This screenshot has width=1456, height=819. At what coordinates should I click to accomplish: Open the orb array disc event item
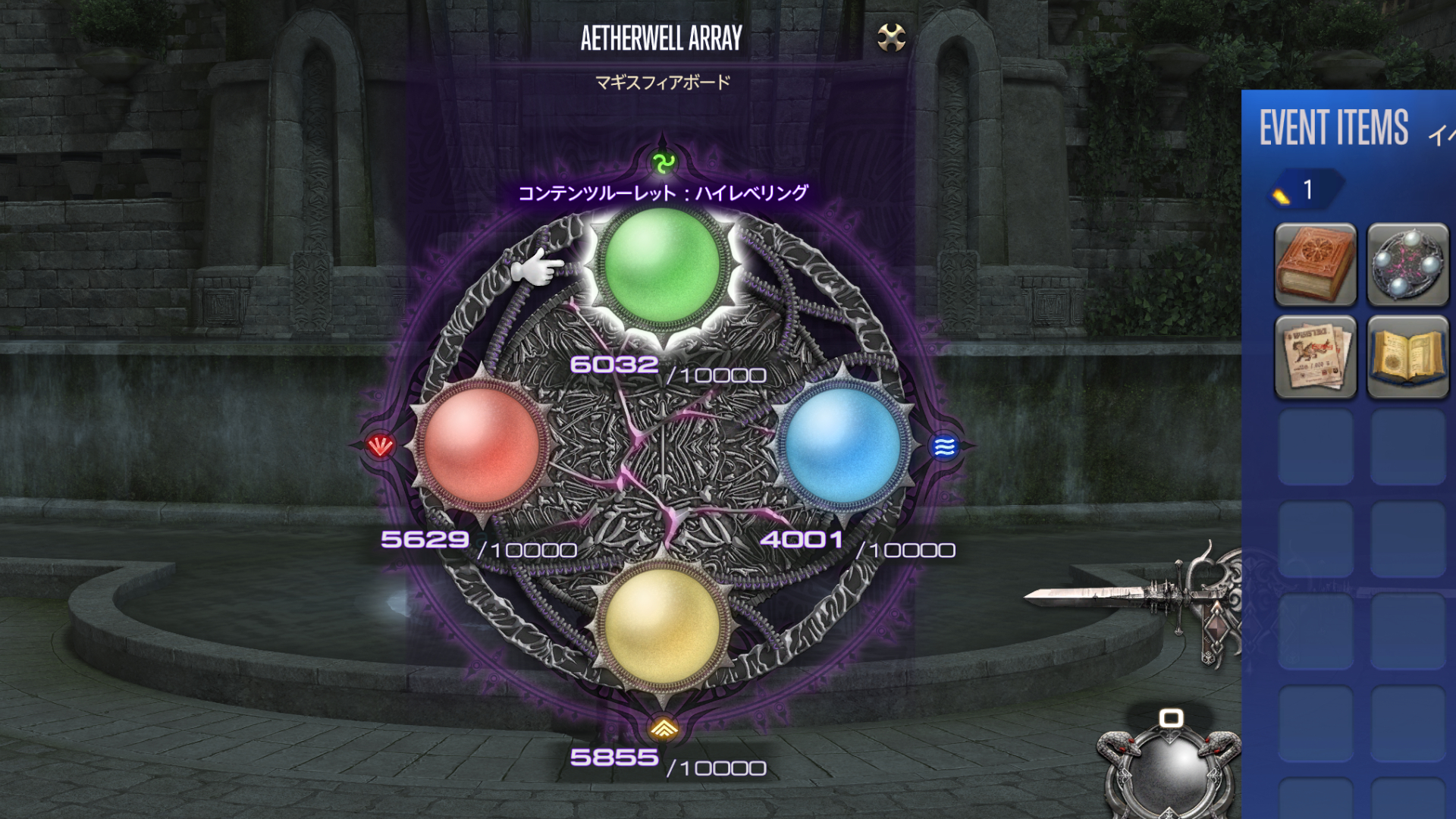click(x=1407, y=265)
